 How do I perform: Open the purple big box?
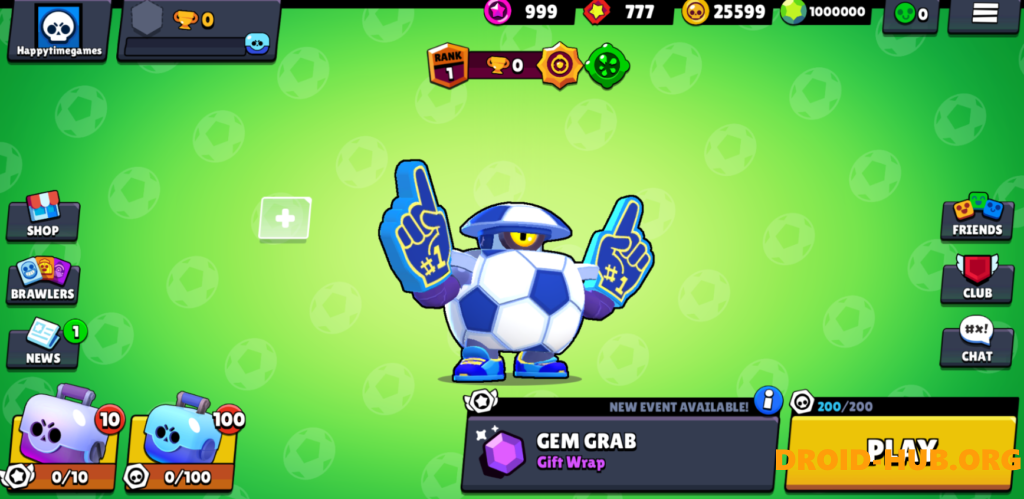pos(60,437)
